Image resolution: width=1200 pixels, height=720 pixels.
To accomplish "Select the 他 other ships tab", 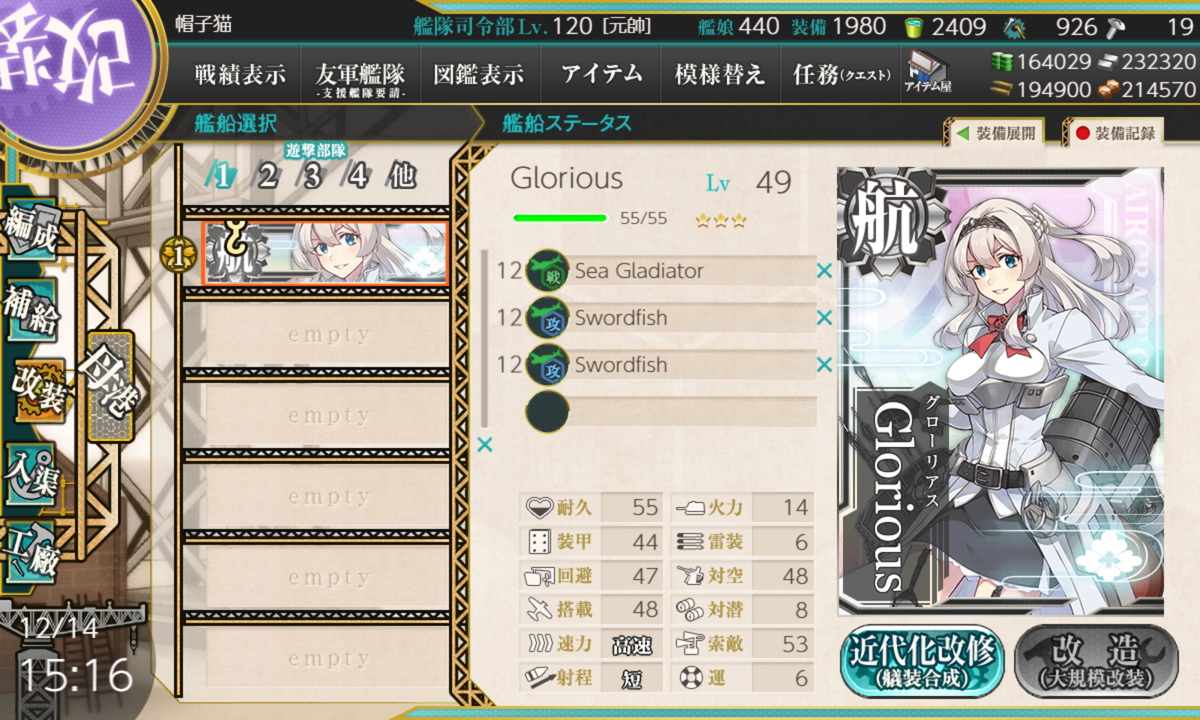I will coord(402,177).
